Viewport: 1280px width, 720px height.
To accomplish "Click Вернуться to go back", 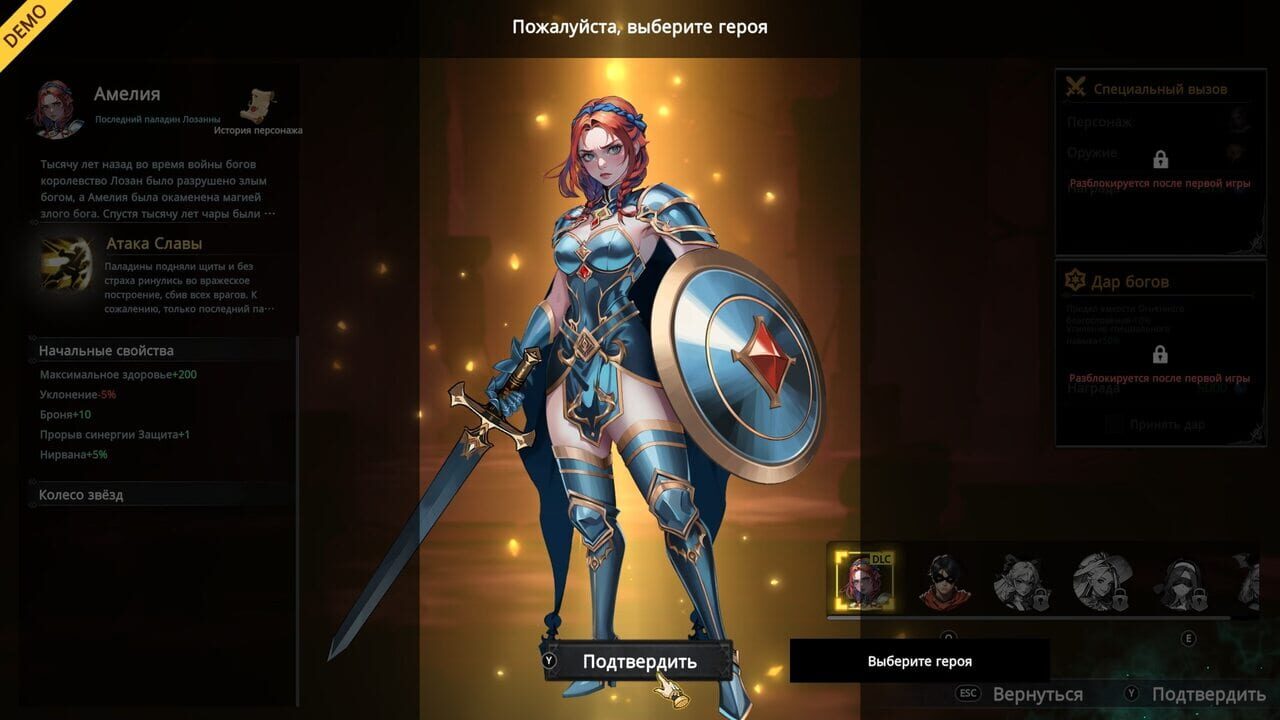I will pyautogui.click(x=1038, y=692).
